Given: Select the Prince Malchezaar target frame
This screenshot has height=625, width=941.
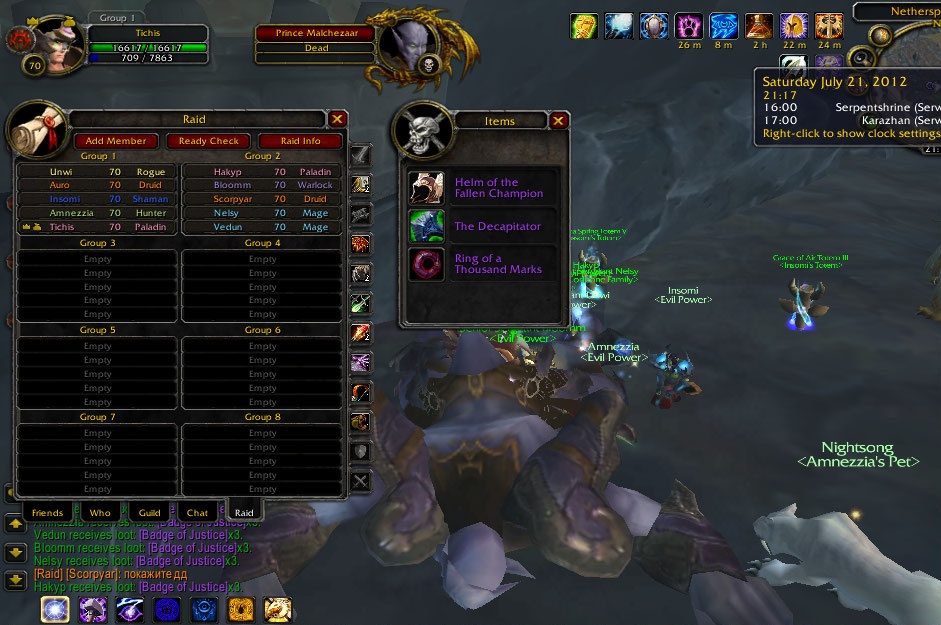Looking at the screenshot, I should click(316, 33).
